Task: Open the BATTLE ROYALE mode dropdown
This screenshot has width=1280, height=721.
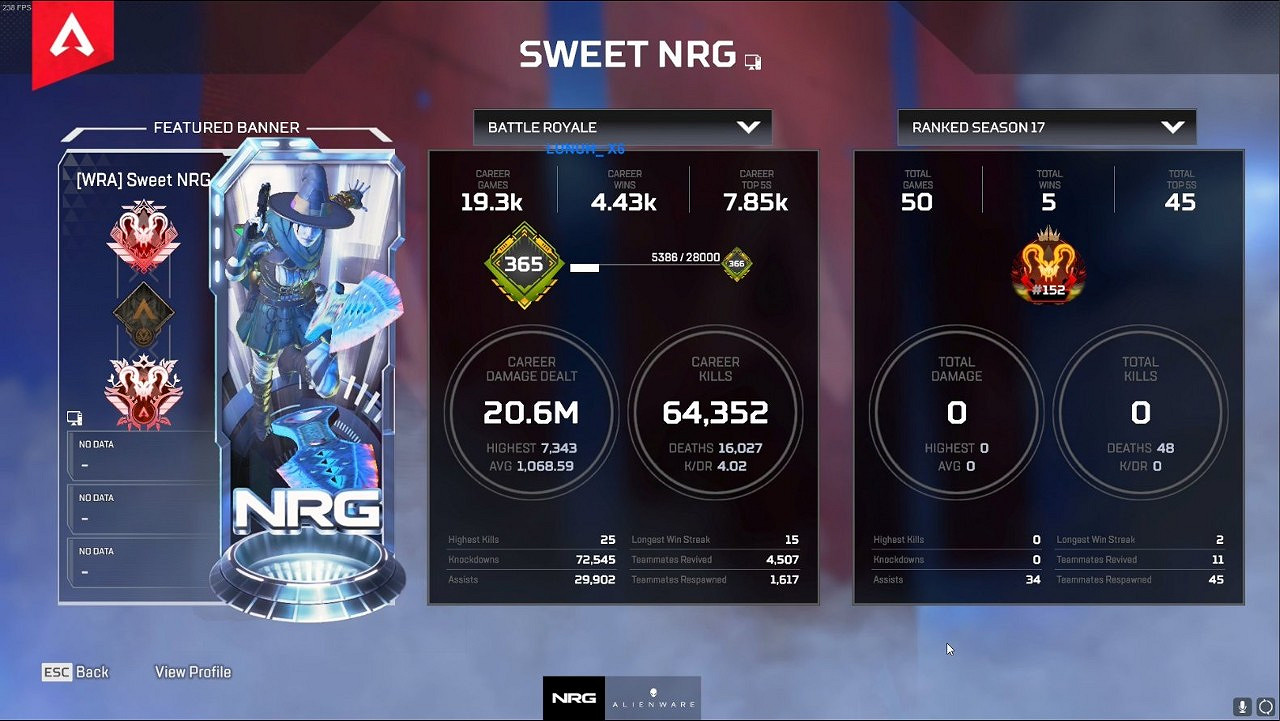Action: click(622, 127)
